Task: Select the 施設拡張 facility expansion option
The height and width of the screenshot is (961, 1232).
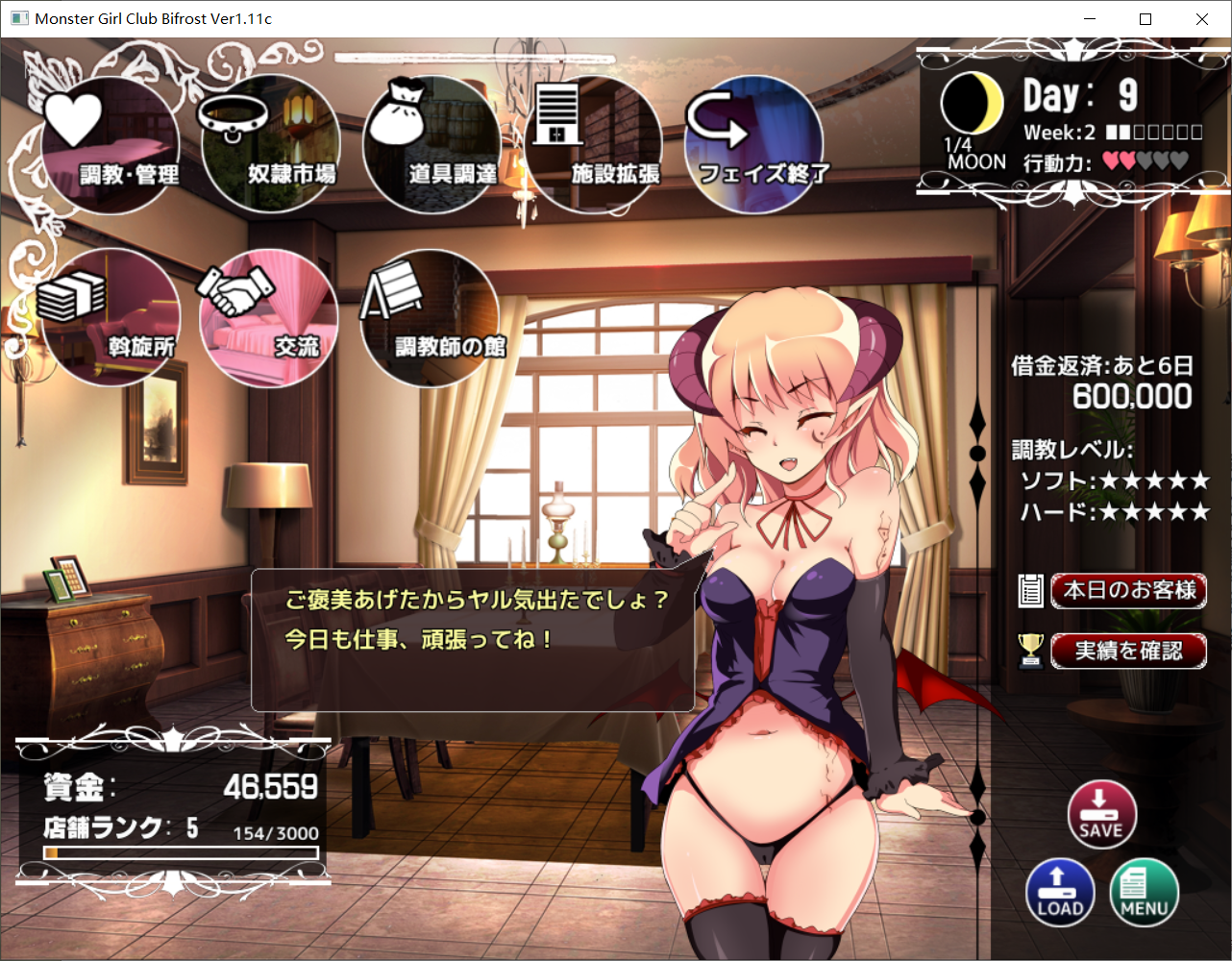Action: click(591, 144)
